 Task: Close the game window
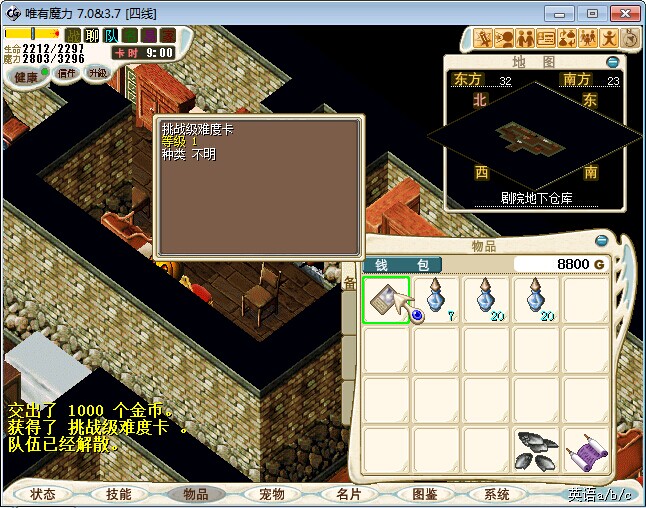pyautogui.click(x=621, y=13)
